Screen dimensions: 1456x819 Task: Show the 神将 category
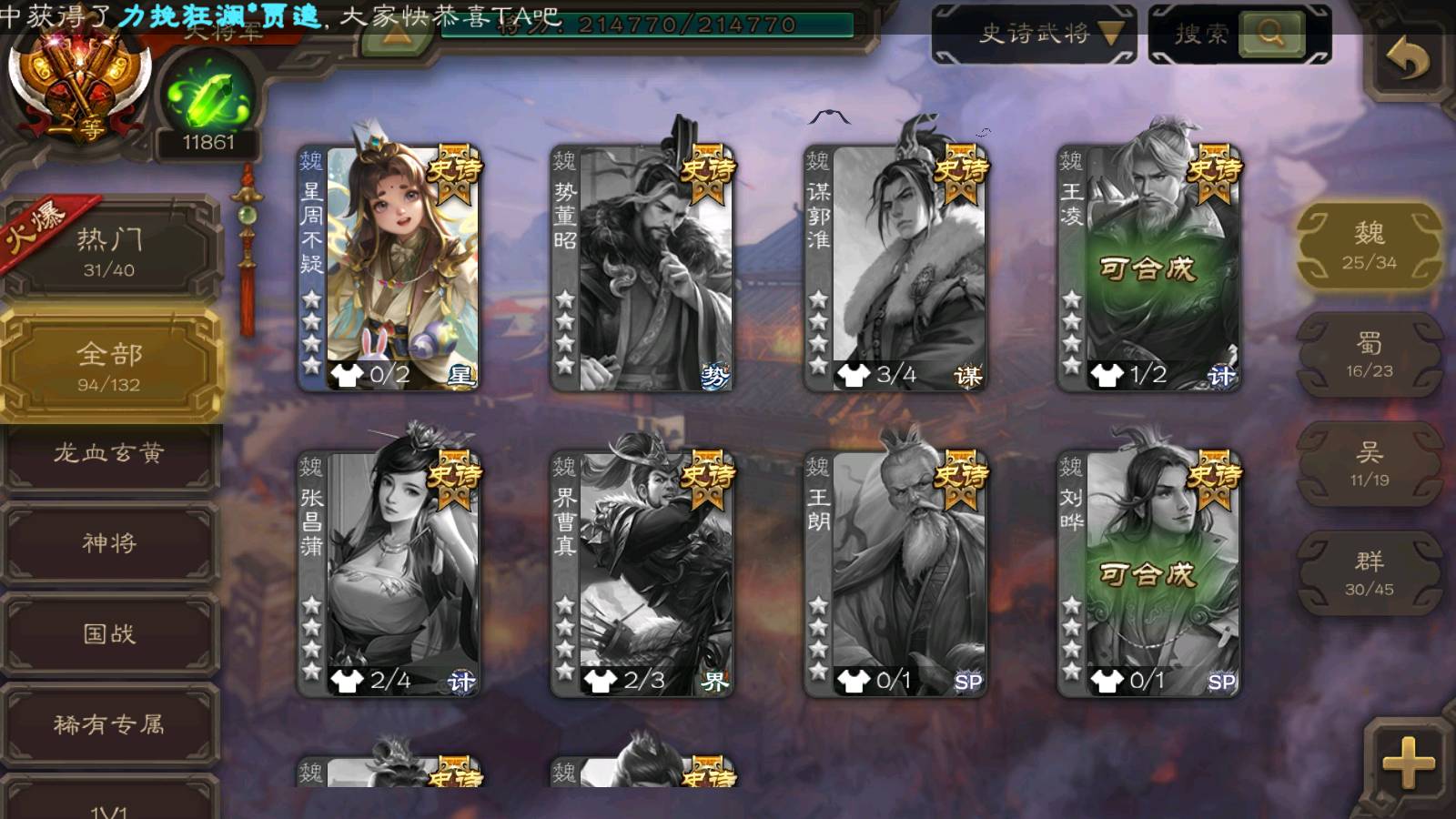pos(109,543)
